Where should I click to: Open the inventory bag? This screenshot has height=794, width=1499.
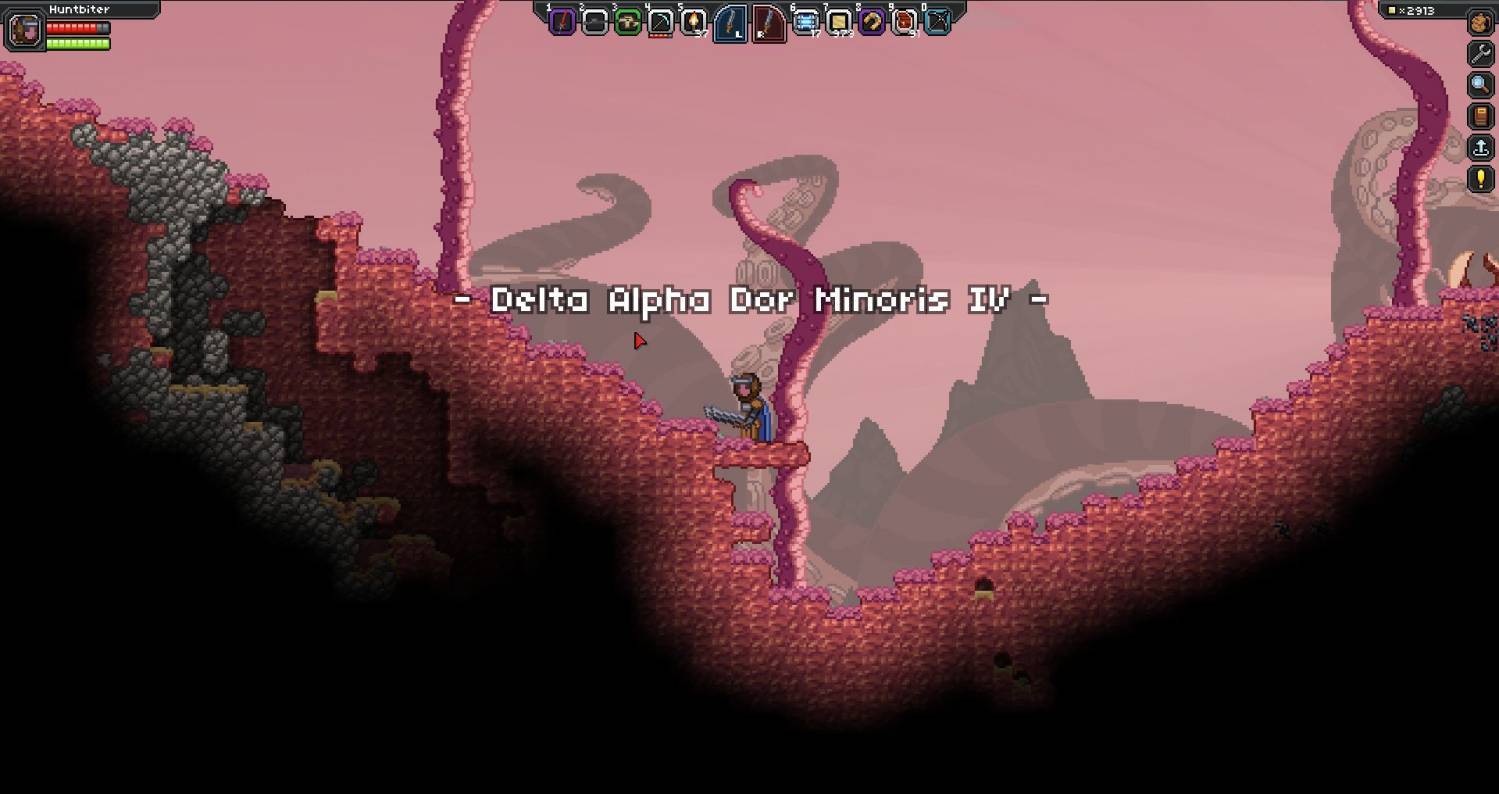(x=1480, y=22)
